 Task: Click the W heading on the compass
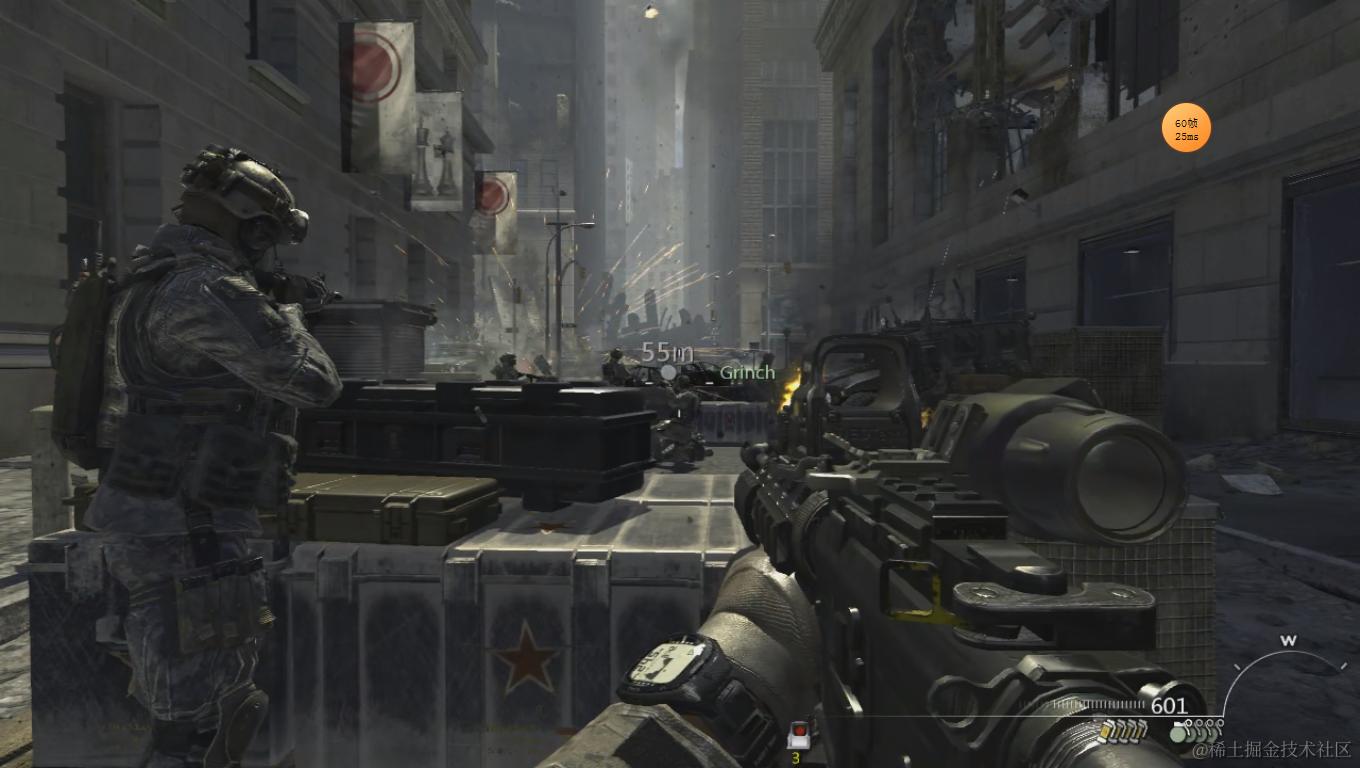(1289, 640)
